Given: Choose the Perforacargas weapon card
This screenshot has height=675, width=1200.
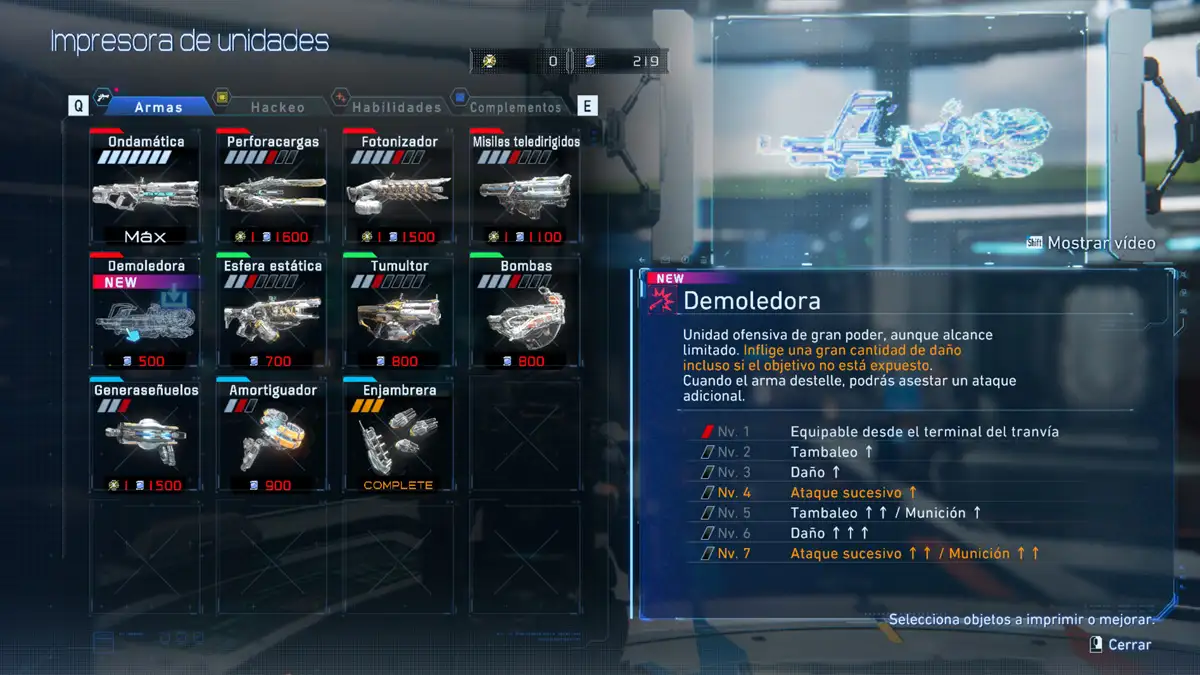Looking at the screenshot, I should 272,188.
